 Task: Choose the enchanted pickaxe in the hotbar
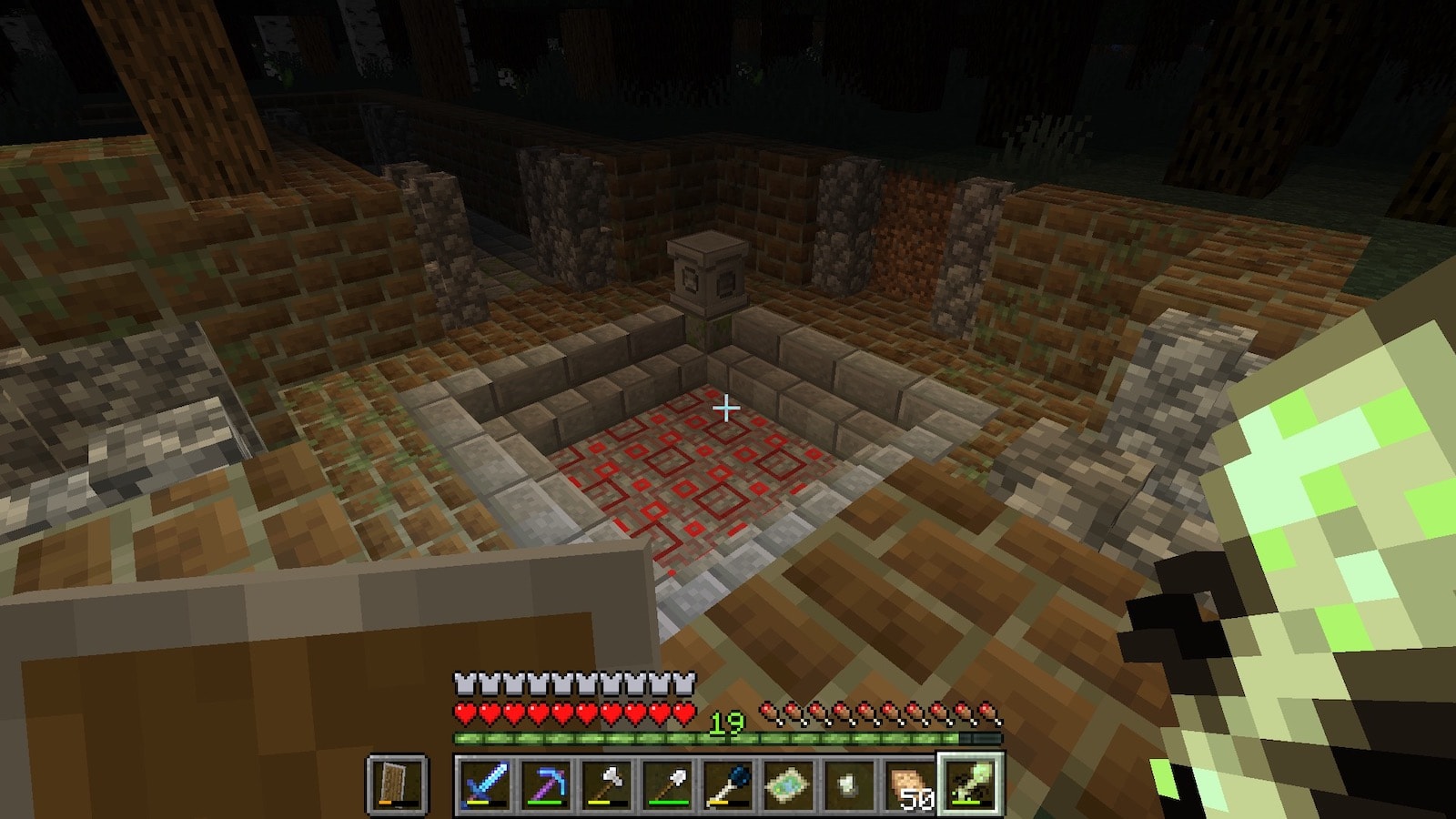point(545,784)
